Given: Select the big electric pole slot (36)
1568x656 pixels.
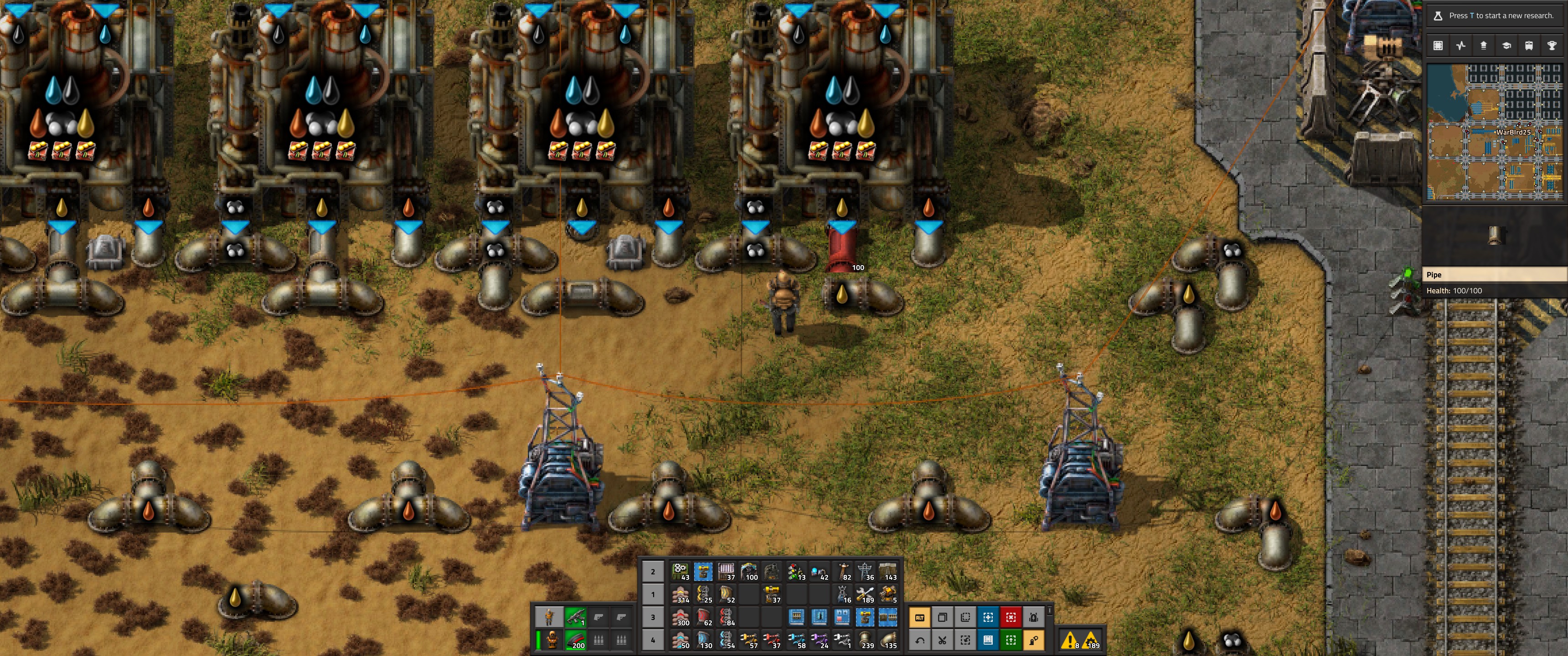Looking at the screenshot, I should [865, 572].
